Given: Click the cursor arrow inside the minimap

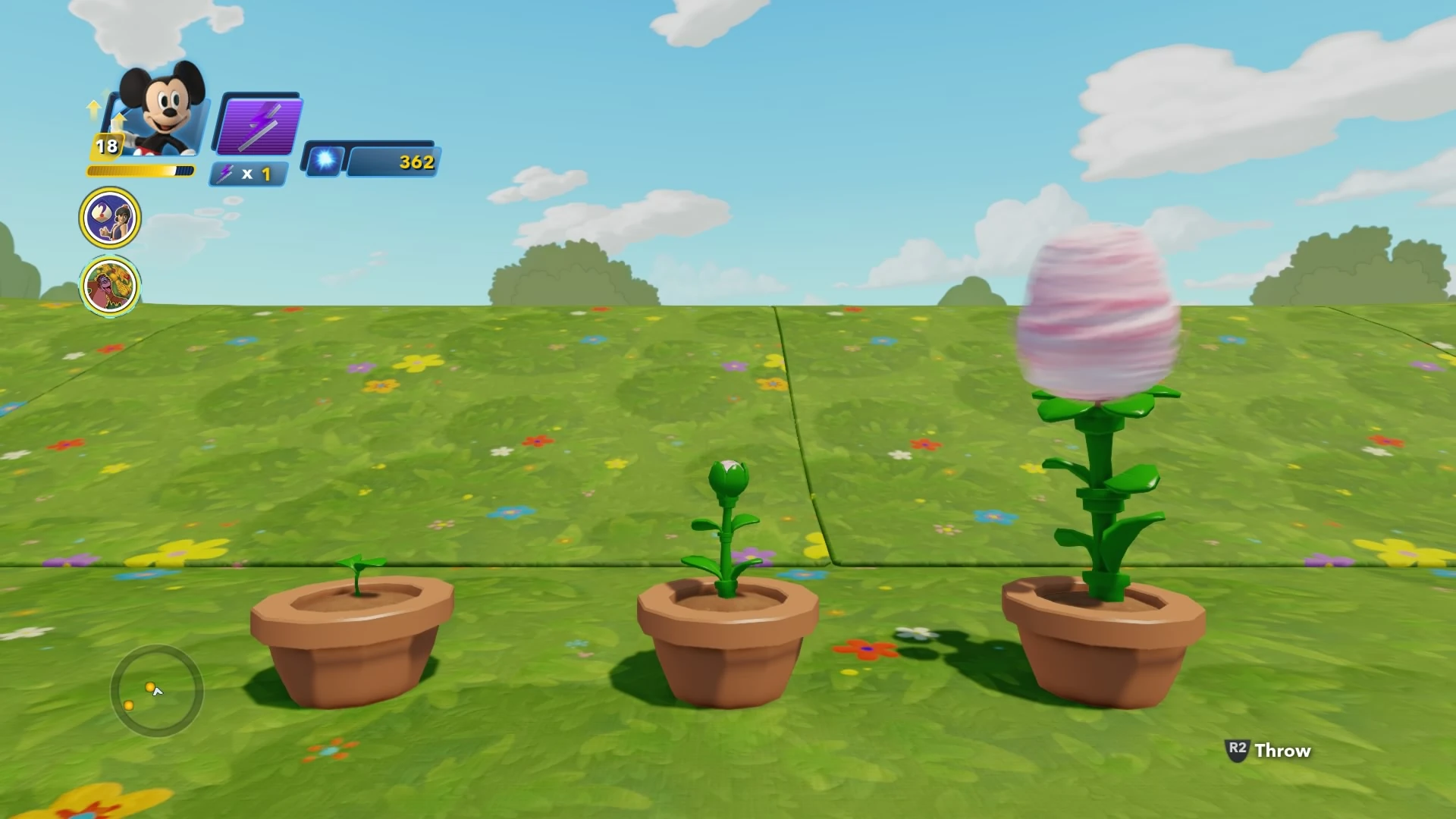Looking at the screenshot, I should [157, 690].
